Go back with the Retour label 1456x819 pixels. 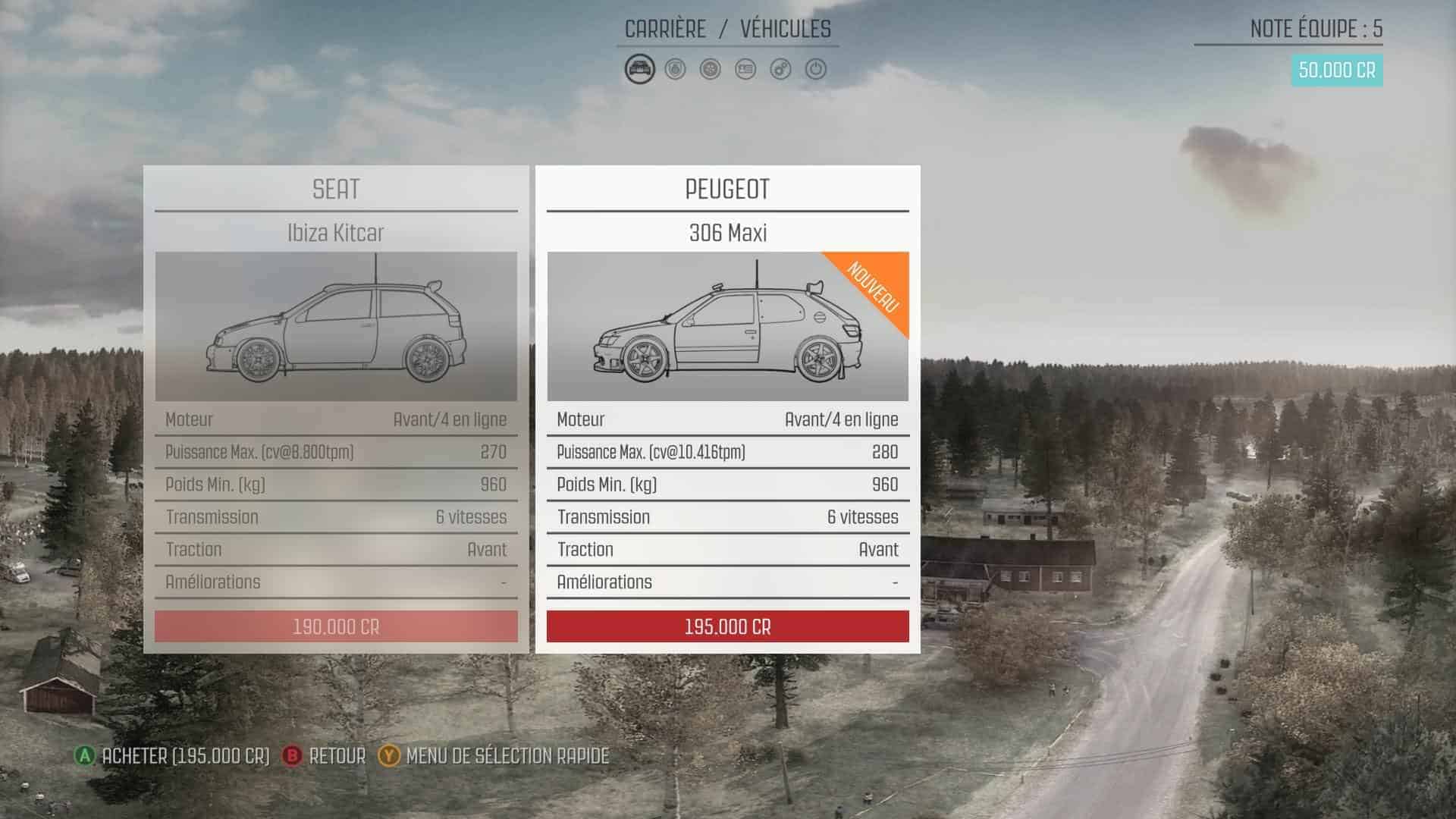(x=337, y=756)
